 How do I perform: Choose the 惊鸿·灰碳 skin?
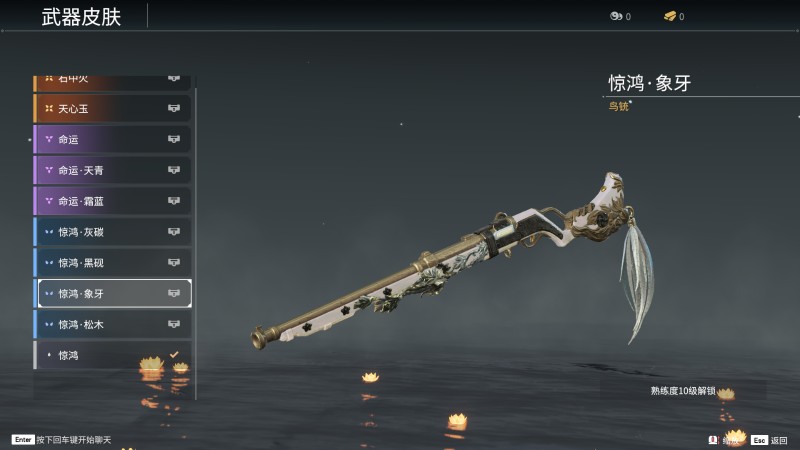click(112, 232)
